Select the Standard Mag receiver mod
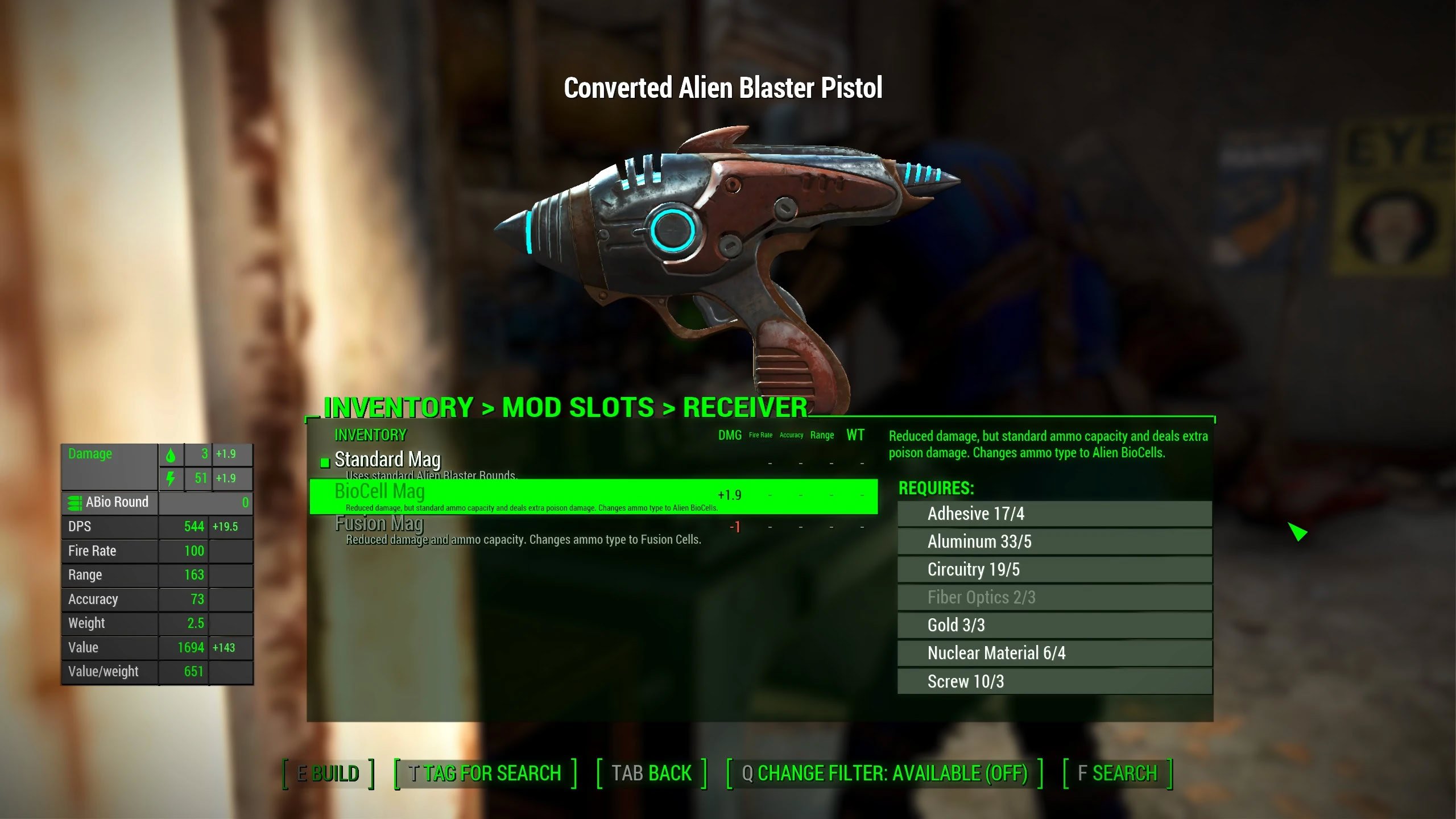This screenshot has height=819, width=1456. tap(388, 460)
